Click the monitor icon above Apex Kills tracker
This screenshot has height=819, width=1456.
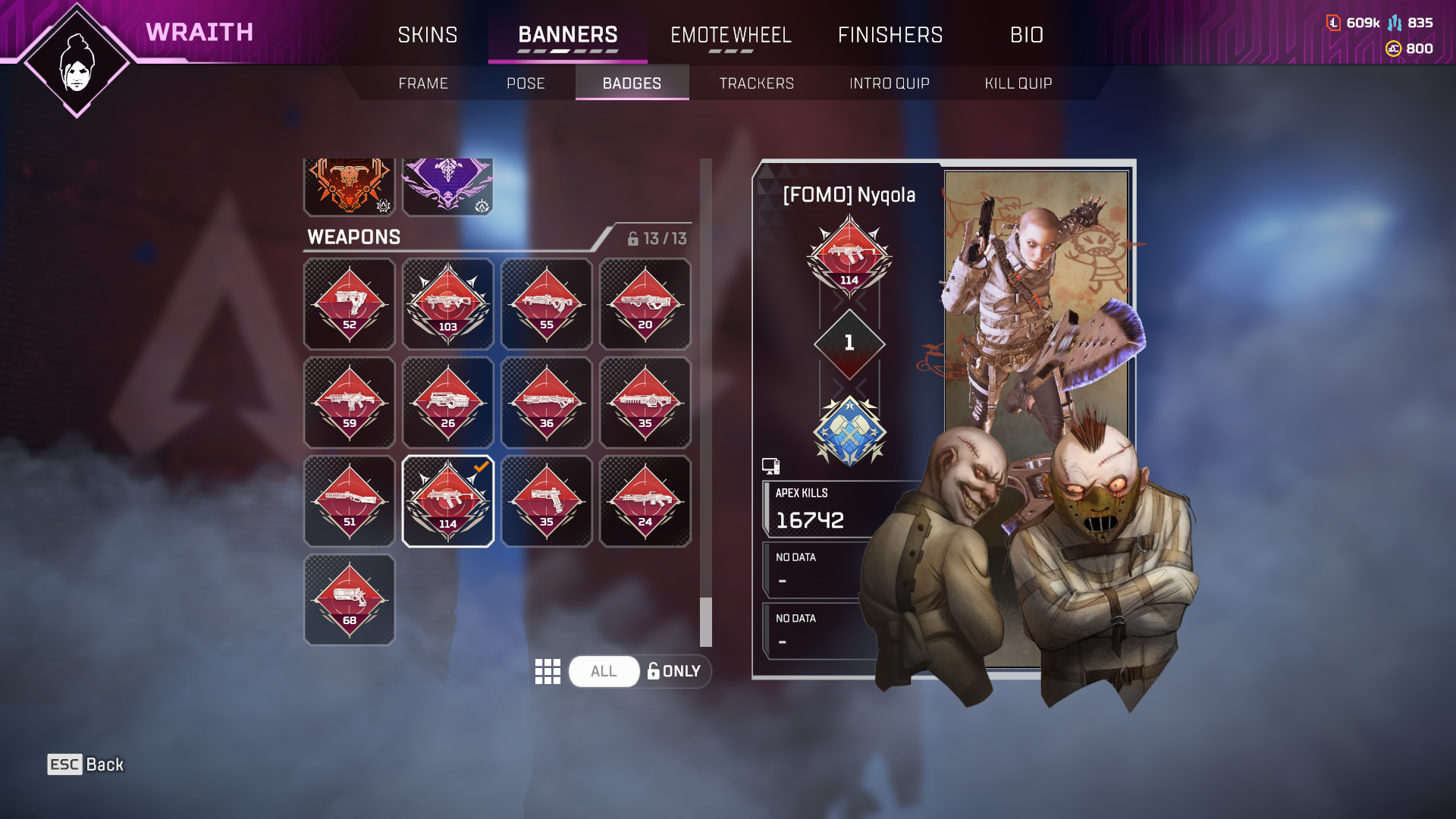pyautogui.click(x=771, y=466)
